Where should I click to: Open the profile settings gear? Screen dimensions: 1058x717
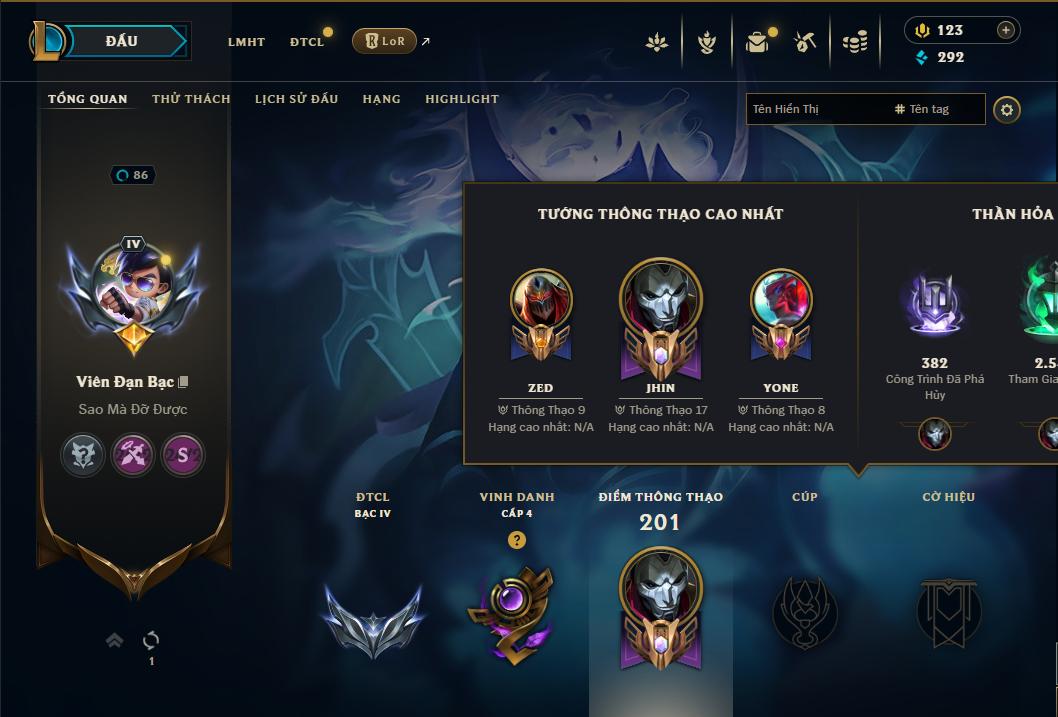pos(1007,110)
